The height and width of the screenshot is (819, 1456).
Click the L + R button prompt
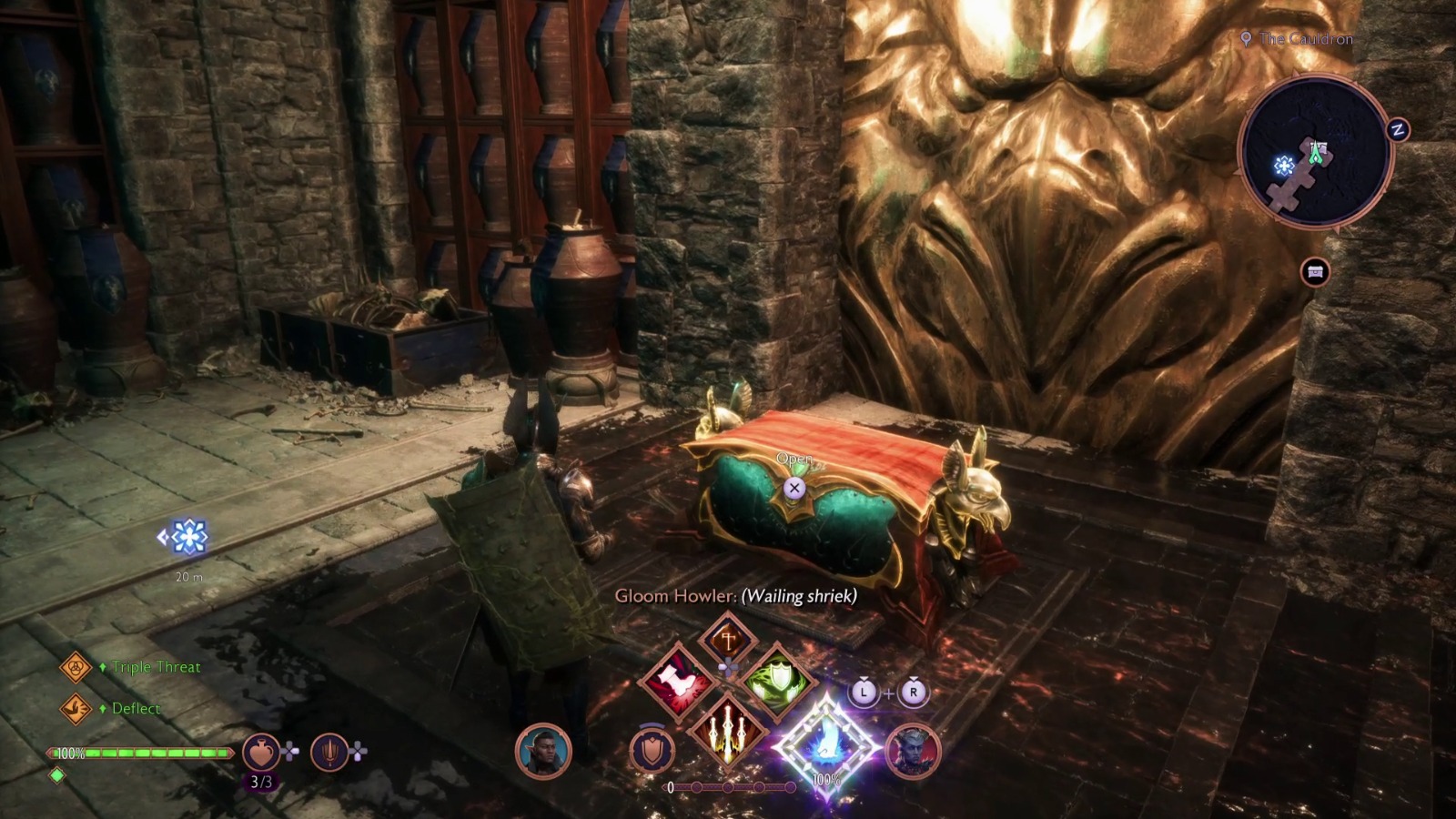(889, 693)
